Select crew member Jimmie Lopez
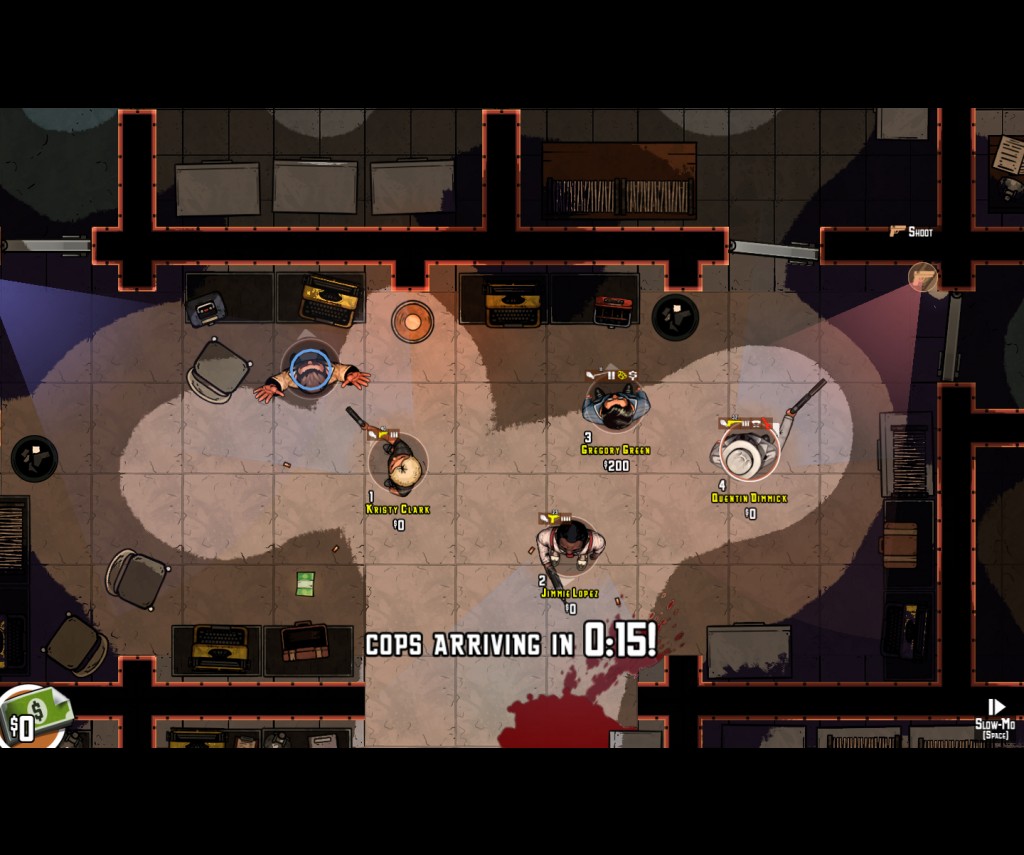Screen dimensions: 1024x855 pyautogui.click(x=569, y=545)
